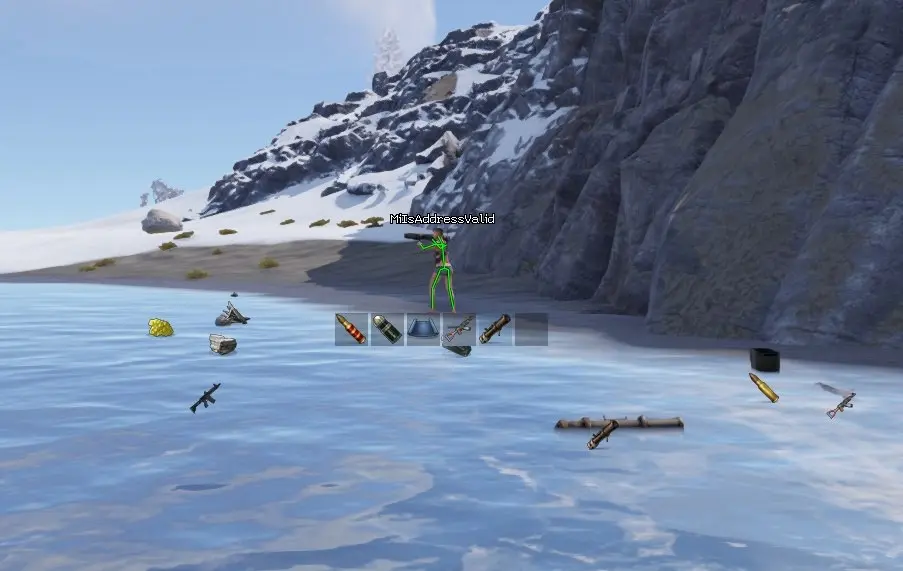Select the assault rifle hotbar slot
903x571 pixels.
(x=459, y=329)
